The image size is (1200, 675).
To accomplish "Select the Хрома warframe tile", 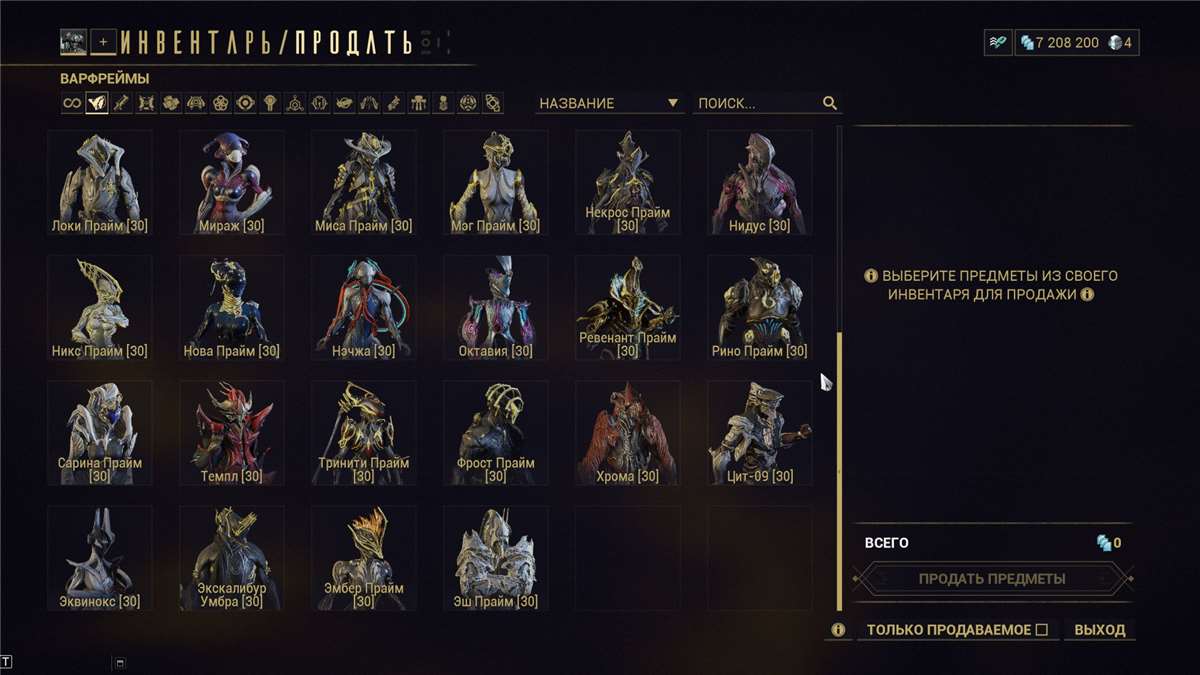I will coord(628,432).
